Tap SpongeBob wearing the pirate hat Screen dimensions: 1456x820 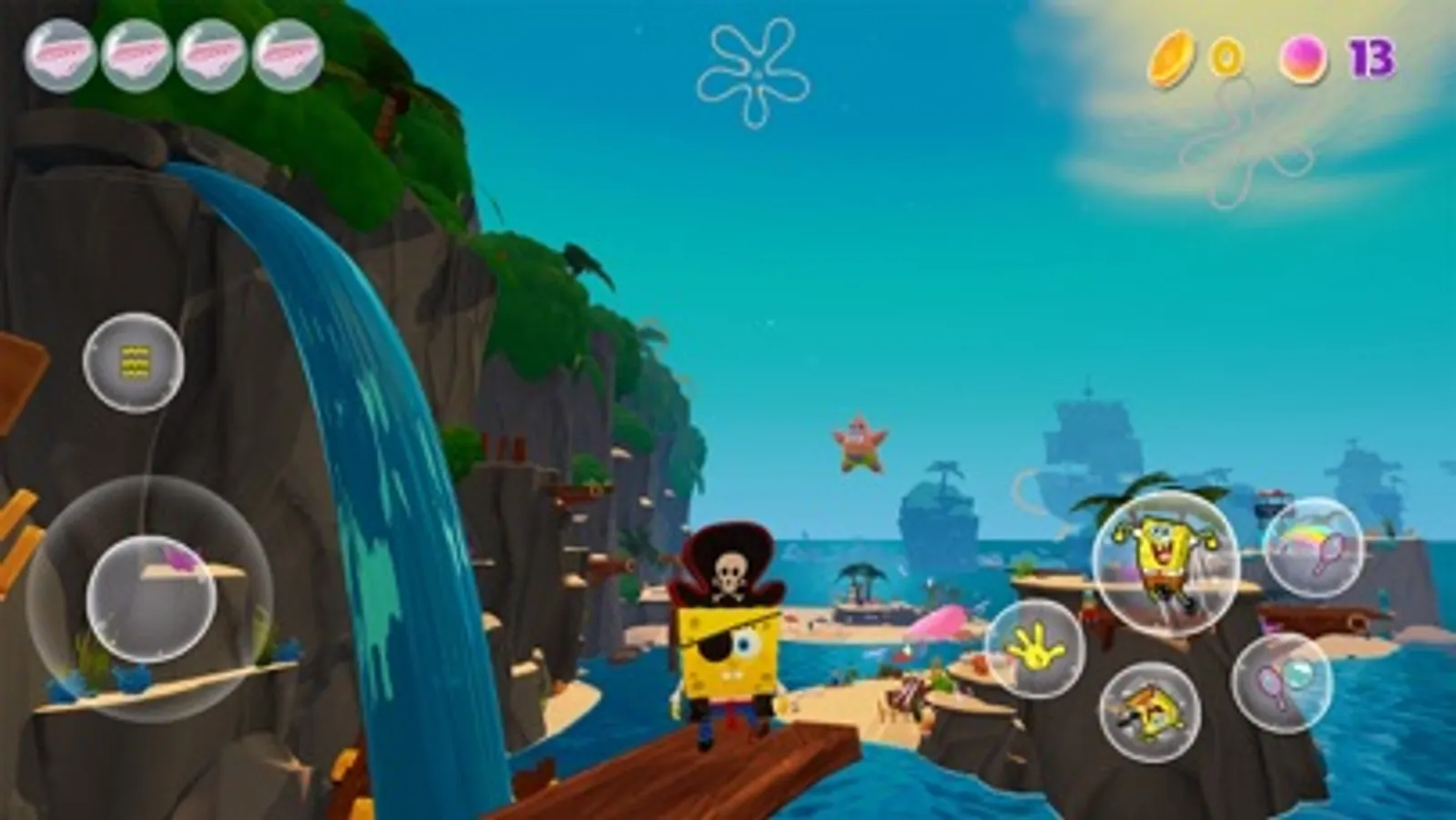pyautogui.click(x=728, y=638)
